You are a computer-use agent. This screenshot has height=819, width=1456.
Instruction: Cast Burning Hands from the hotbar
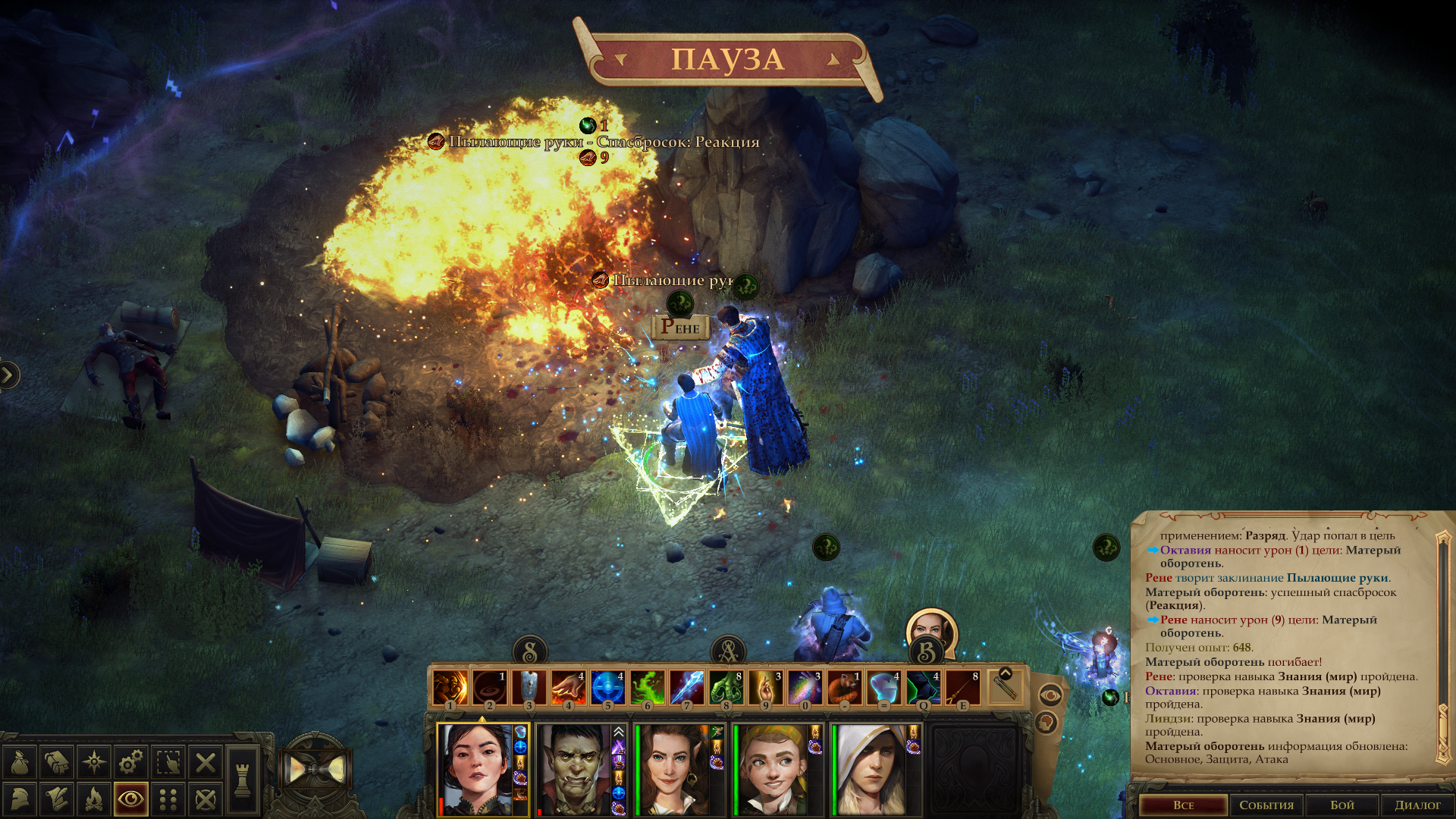[568, 688]
